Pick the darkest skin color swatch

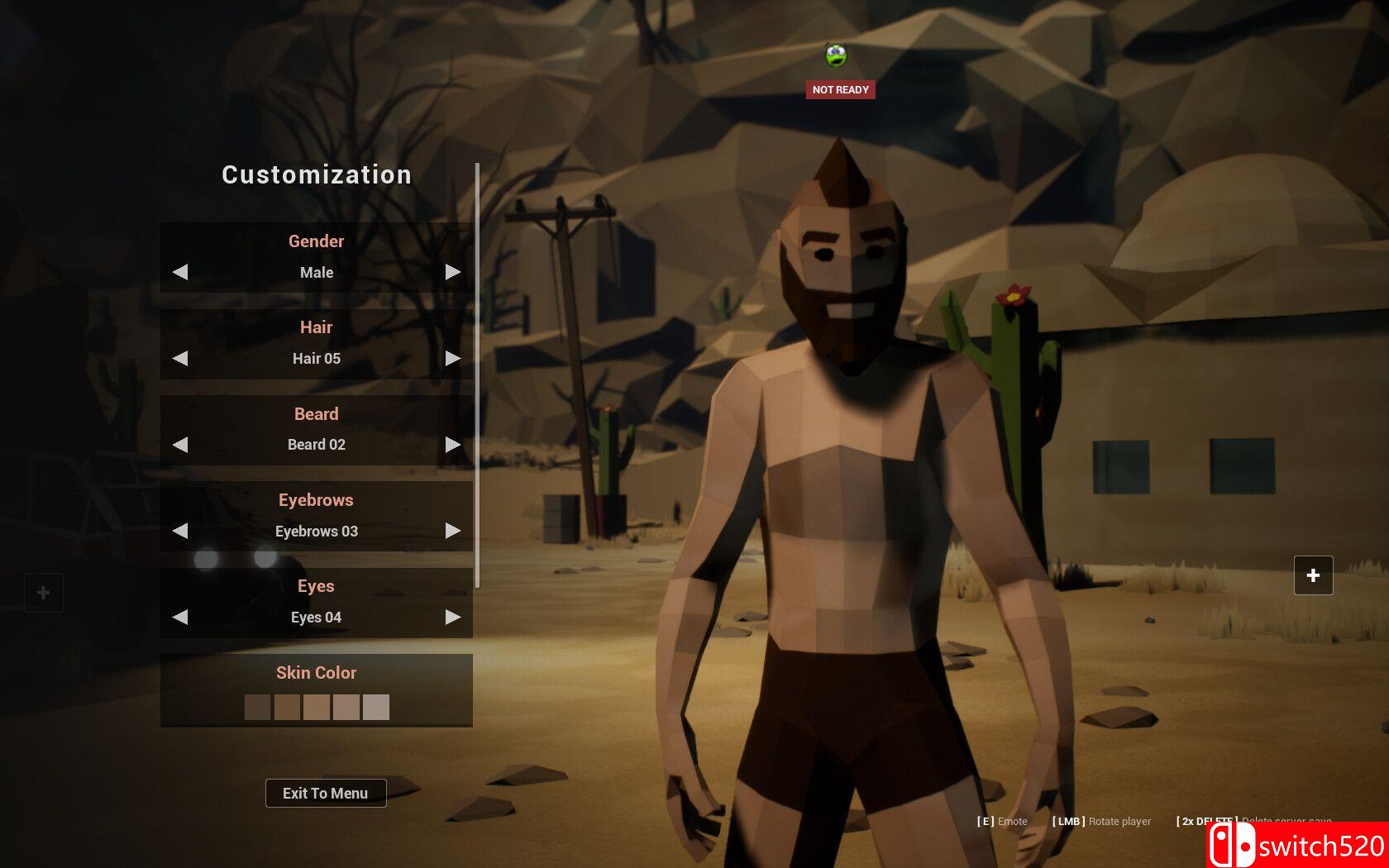coord(257,707)
